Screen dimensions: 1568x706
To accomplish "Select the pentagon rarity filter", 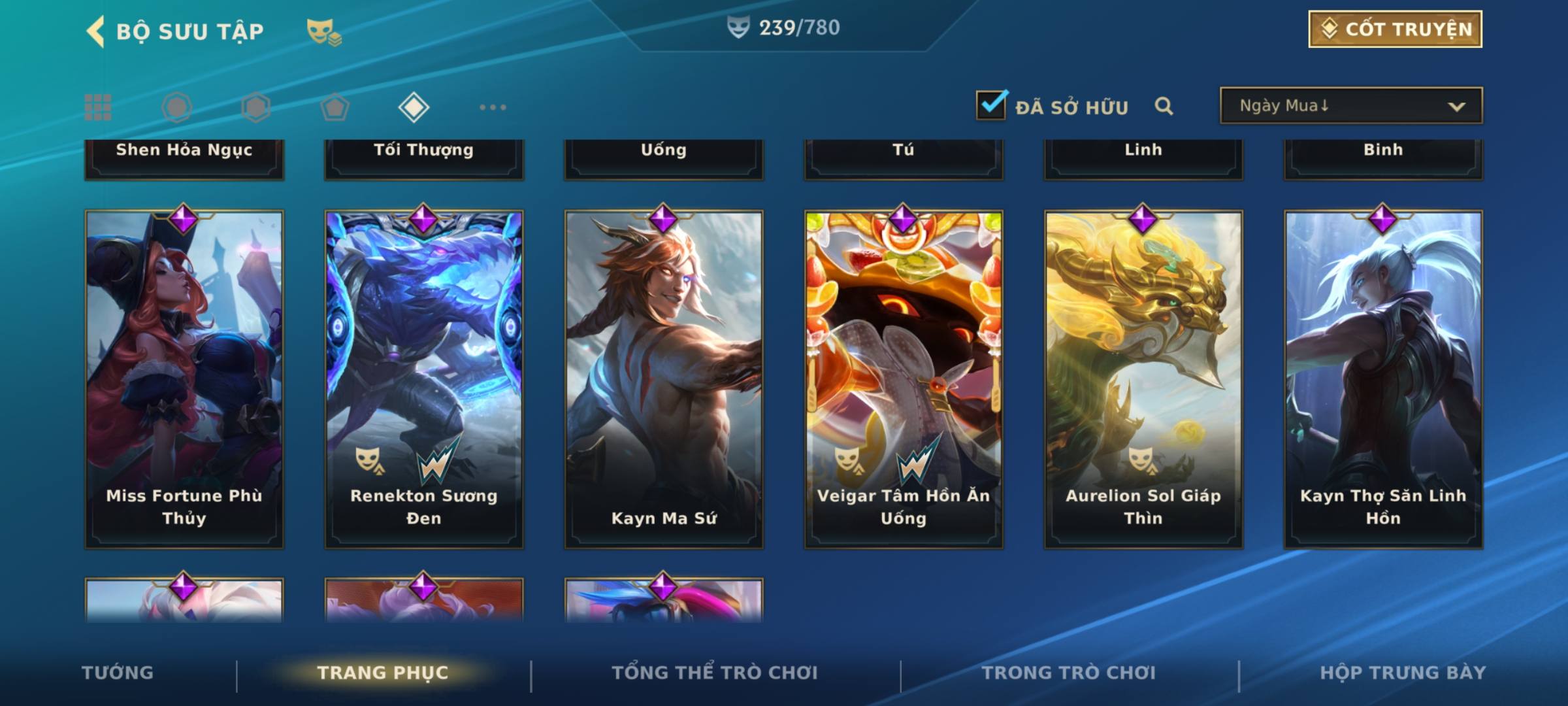I will click(335, 107).
